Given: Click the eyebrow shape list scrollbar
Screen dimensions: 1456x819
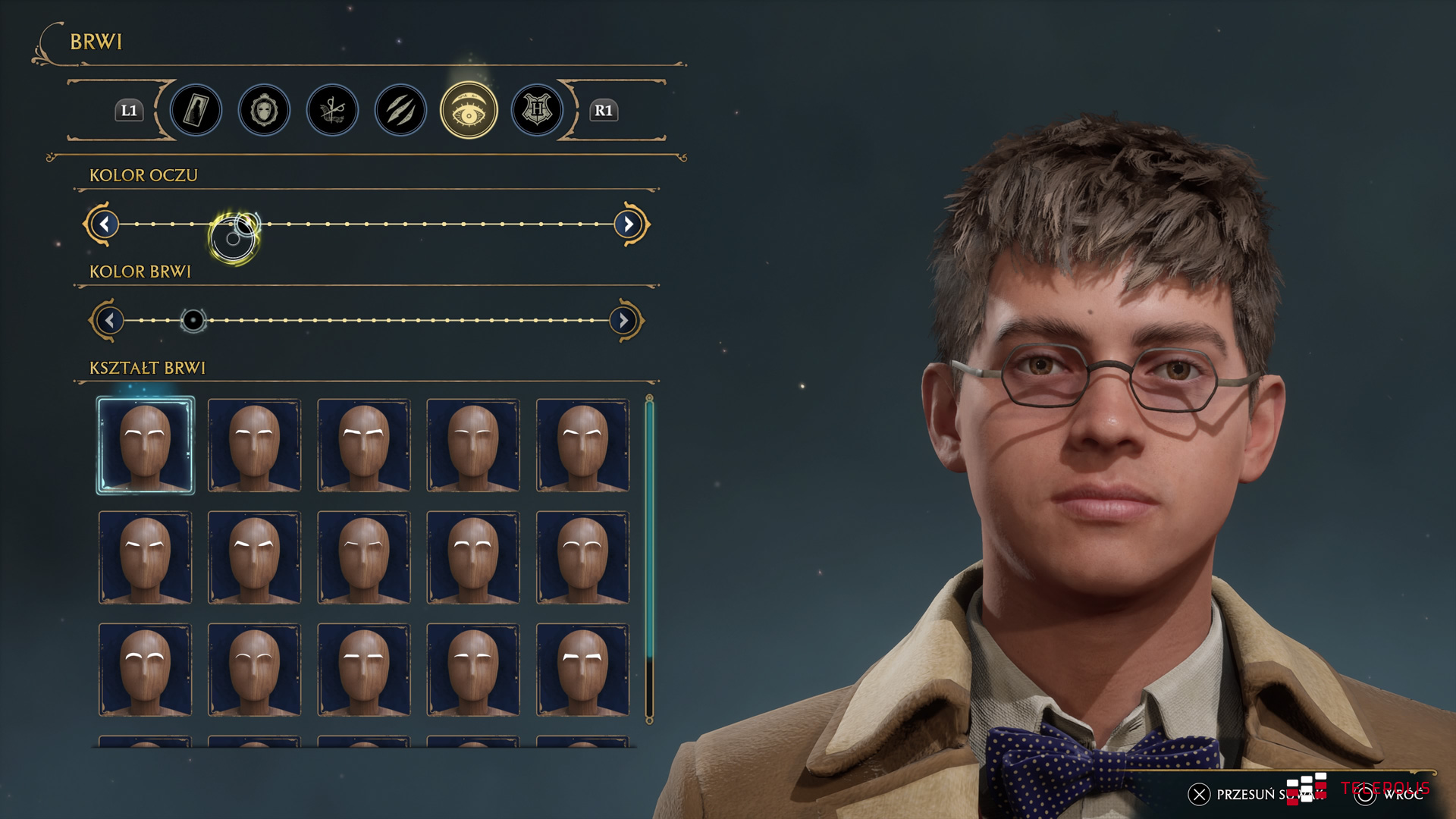Looking at the screenshot, I should click(649, 531).
